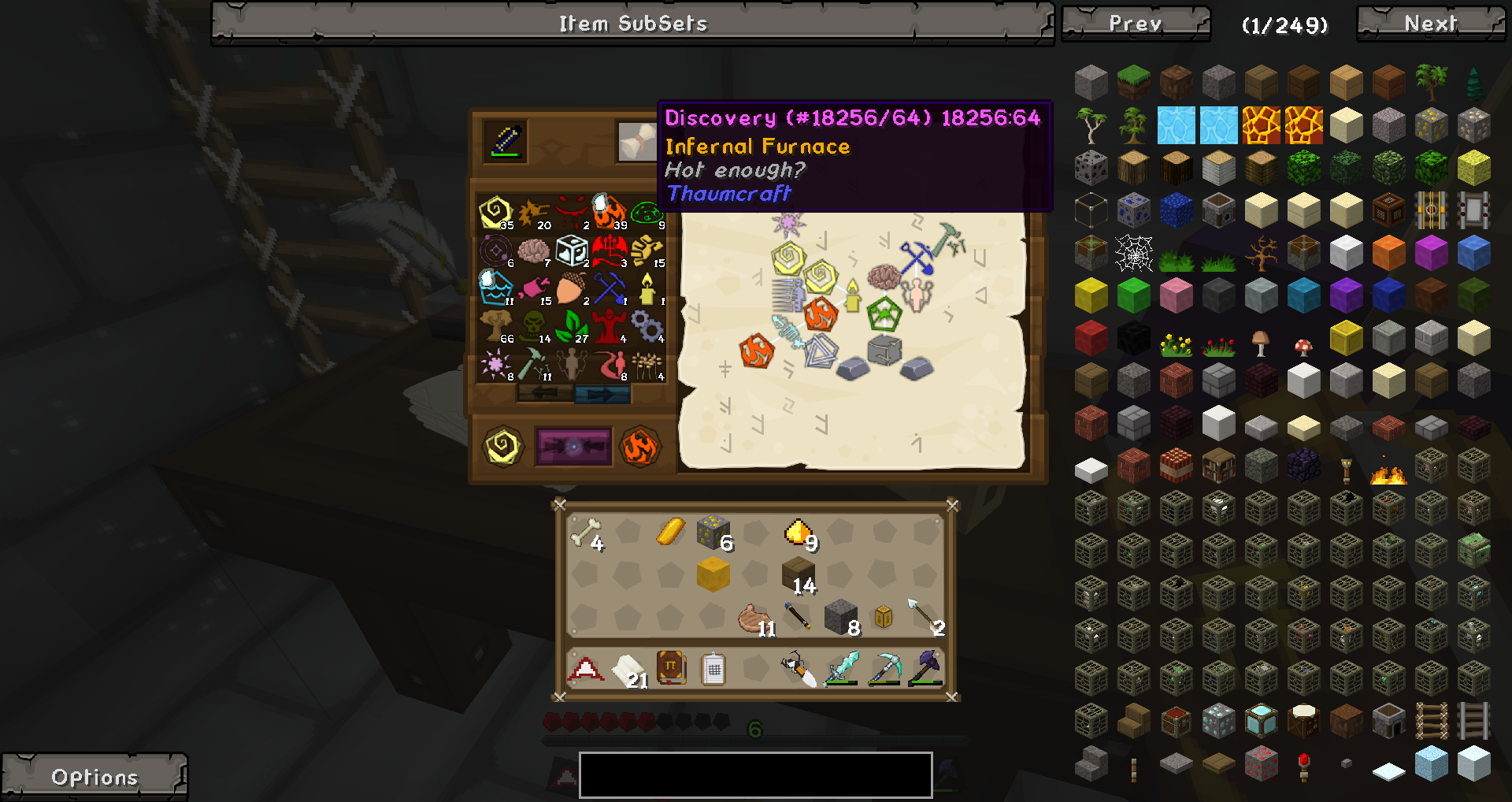The height and width of the screenshot is (802, 1512).
Task: Click the blue next aspects page arrow
Action: [602, 393]
